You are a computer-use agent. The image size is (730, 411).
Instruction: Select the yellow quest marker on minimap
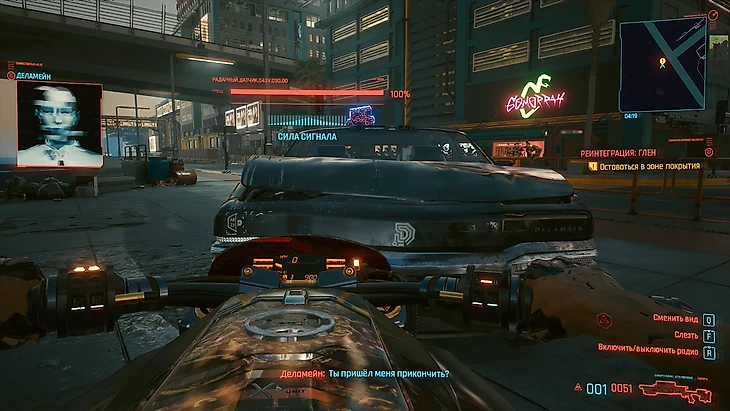[662, 62]
